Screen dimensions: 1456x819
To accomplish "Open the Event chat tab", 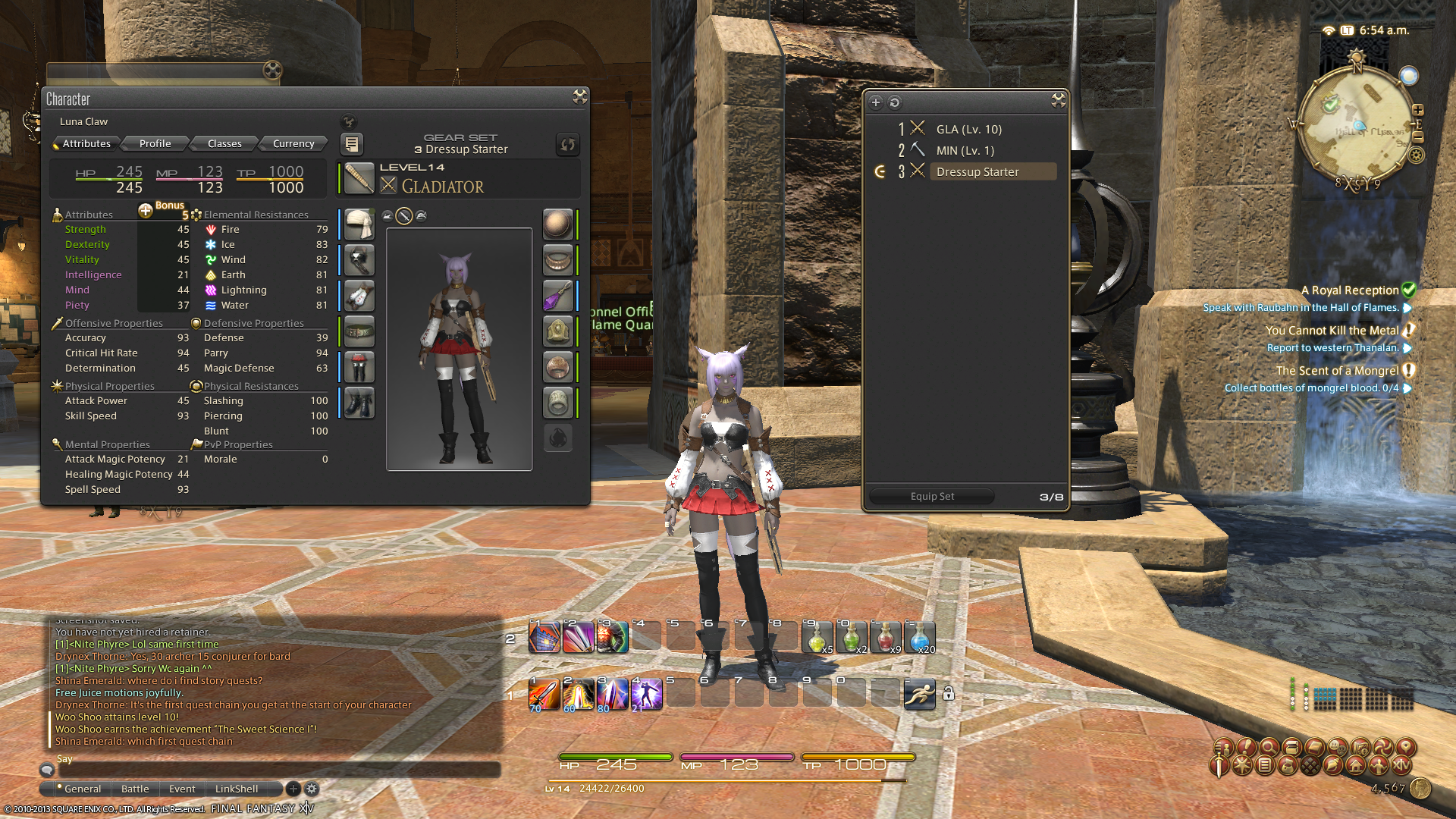I will pos(182,789).
